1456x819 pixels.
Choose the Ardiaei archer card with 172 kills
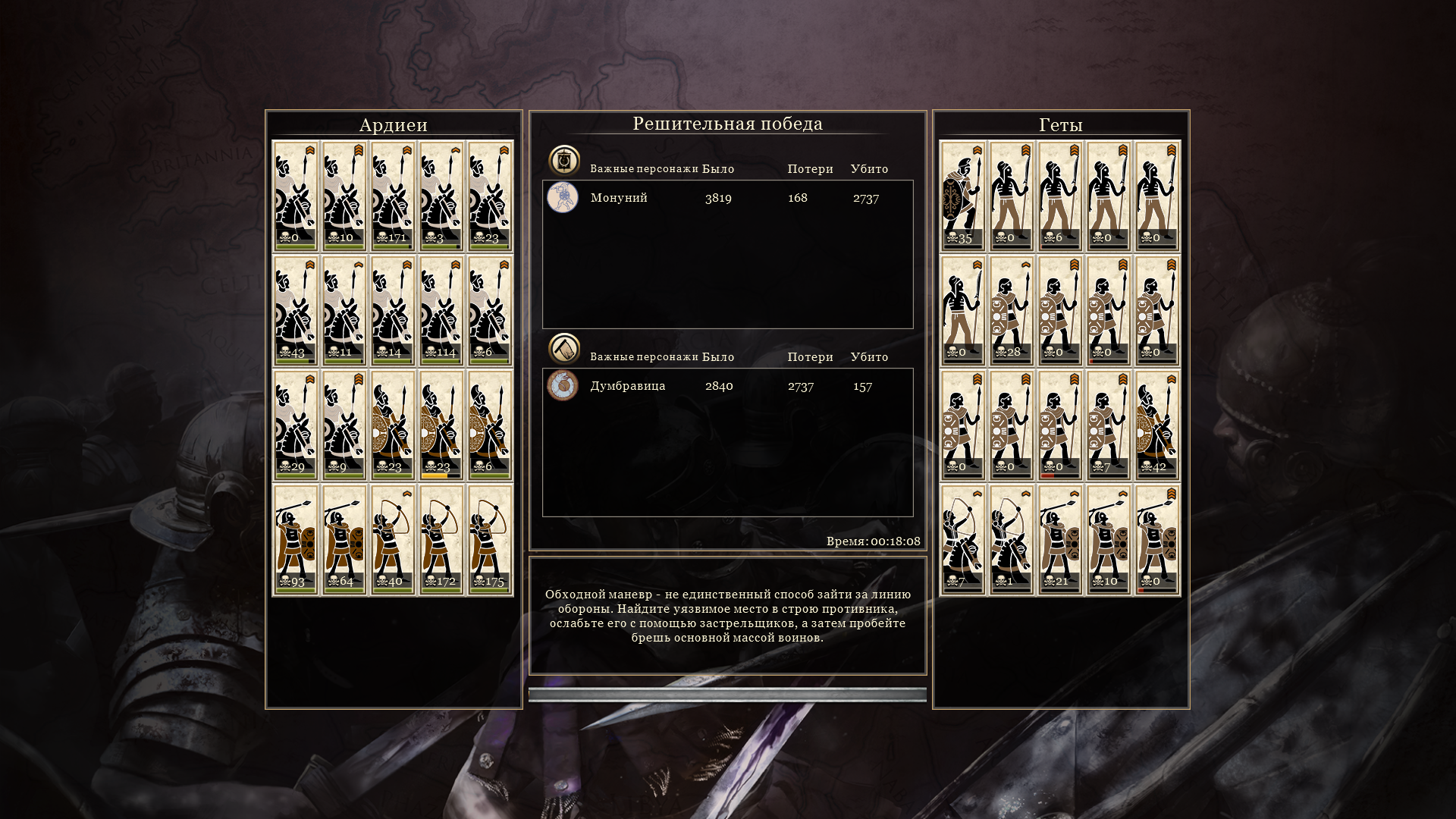441,539
